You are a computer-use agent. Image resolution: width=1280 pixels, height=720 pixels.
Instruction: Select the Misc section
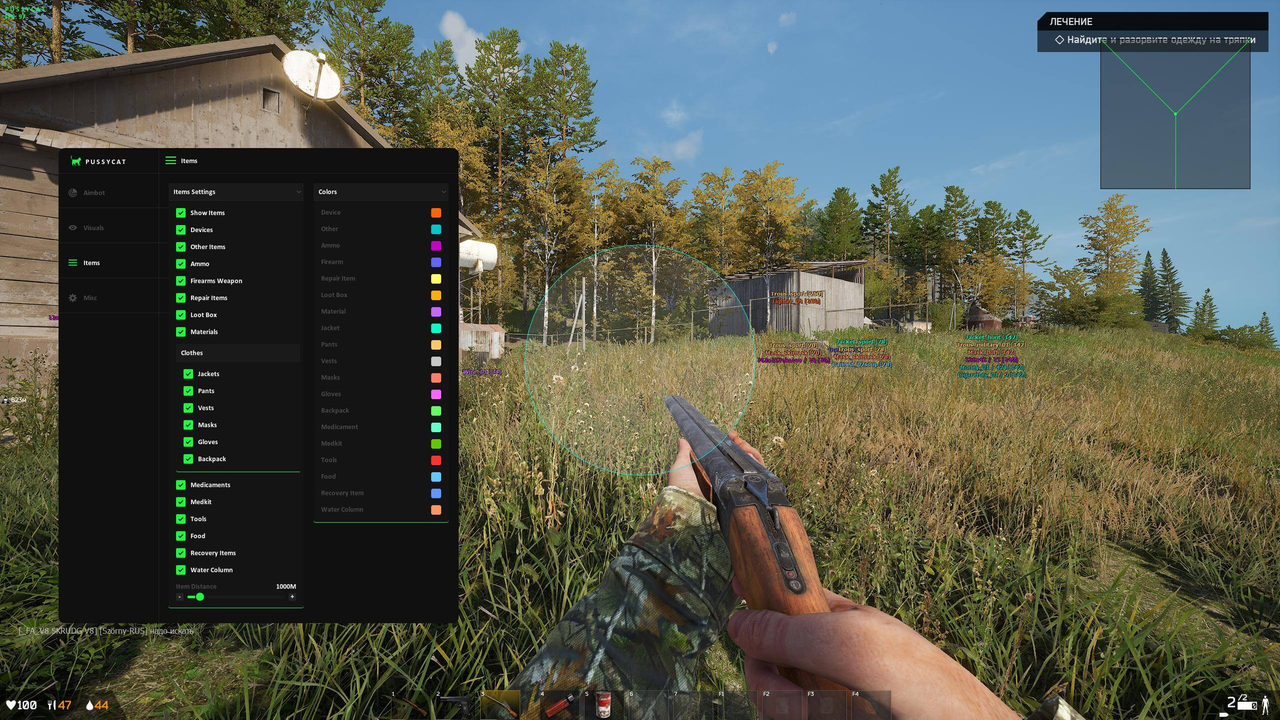[90, 298]
